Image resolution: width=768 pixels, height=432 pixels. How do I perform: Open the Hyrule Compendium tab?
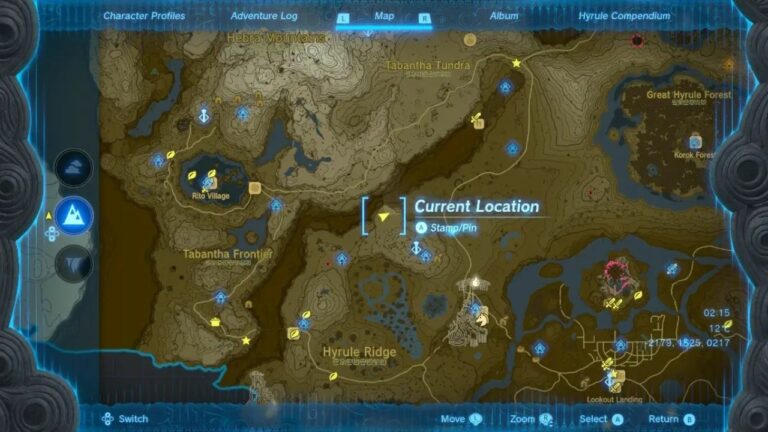622,16
